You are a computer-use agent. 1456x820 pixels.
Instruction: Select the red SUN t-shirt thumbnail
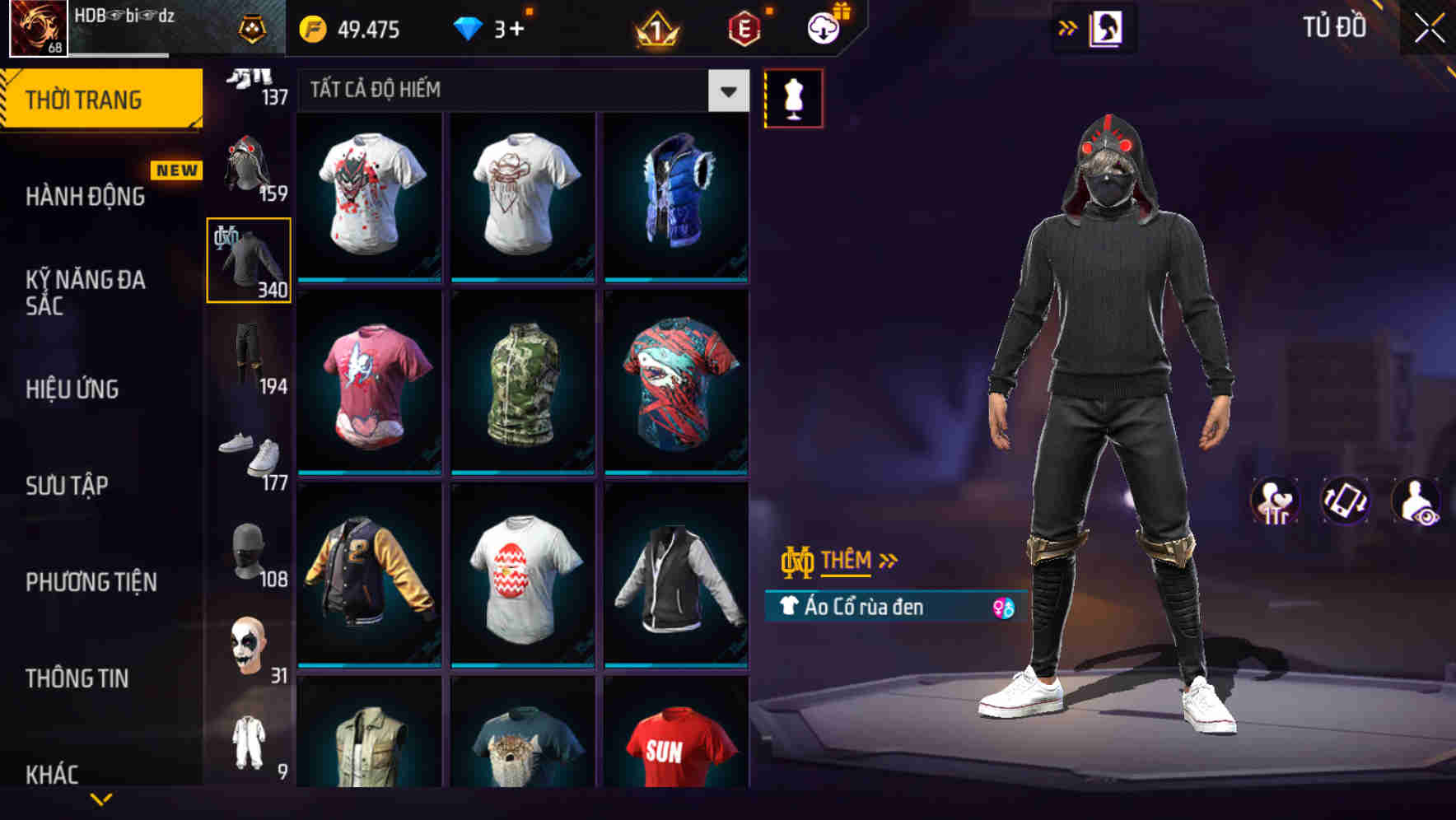point(674,747)
